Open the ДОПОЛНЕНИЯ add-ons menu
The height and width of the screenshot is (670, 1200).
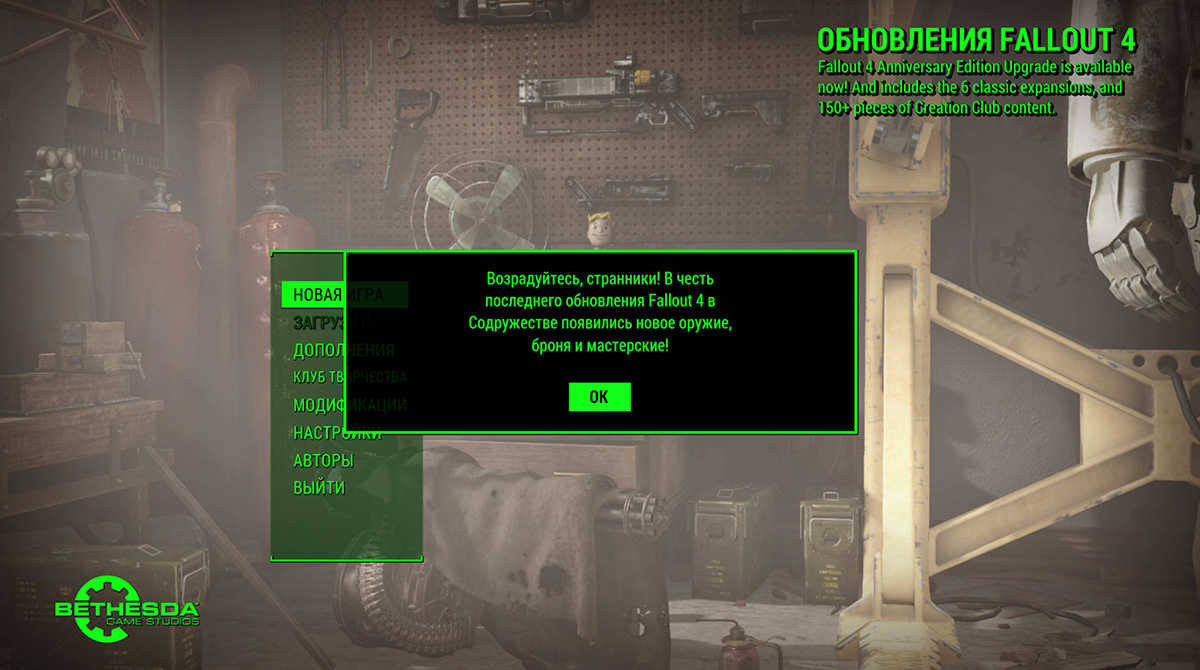tap(318, 350)
